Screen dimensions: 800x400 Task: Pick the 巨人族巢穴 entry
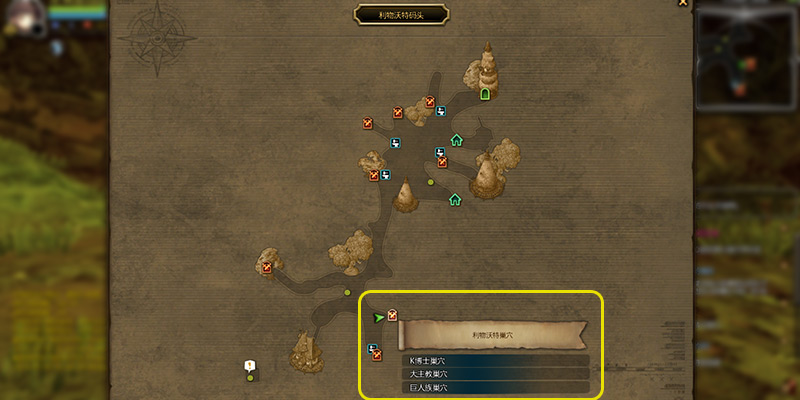click(x=495, y=387)
